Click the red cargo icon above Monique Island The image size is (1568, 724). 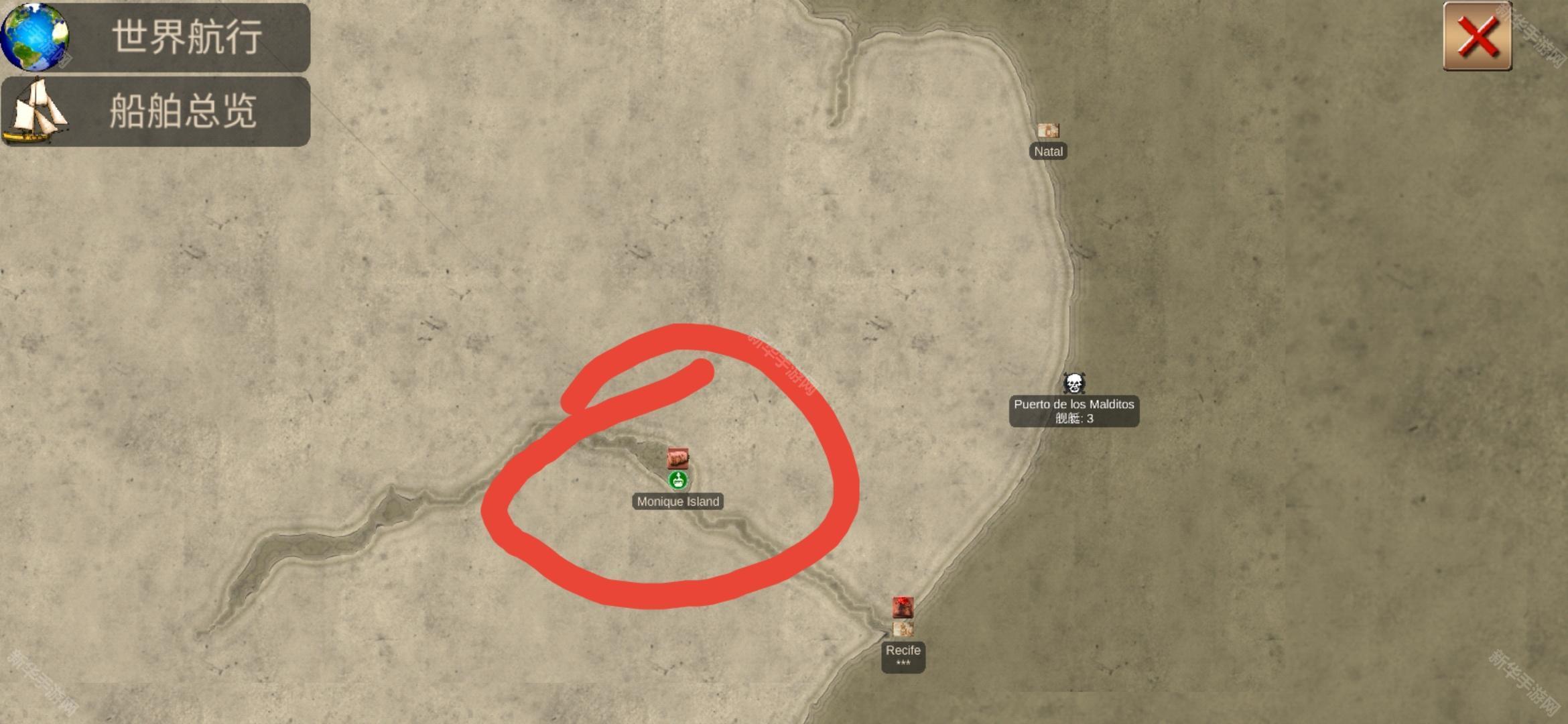point(677,459)
